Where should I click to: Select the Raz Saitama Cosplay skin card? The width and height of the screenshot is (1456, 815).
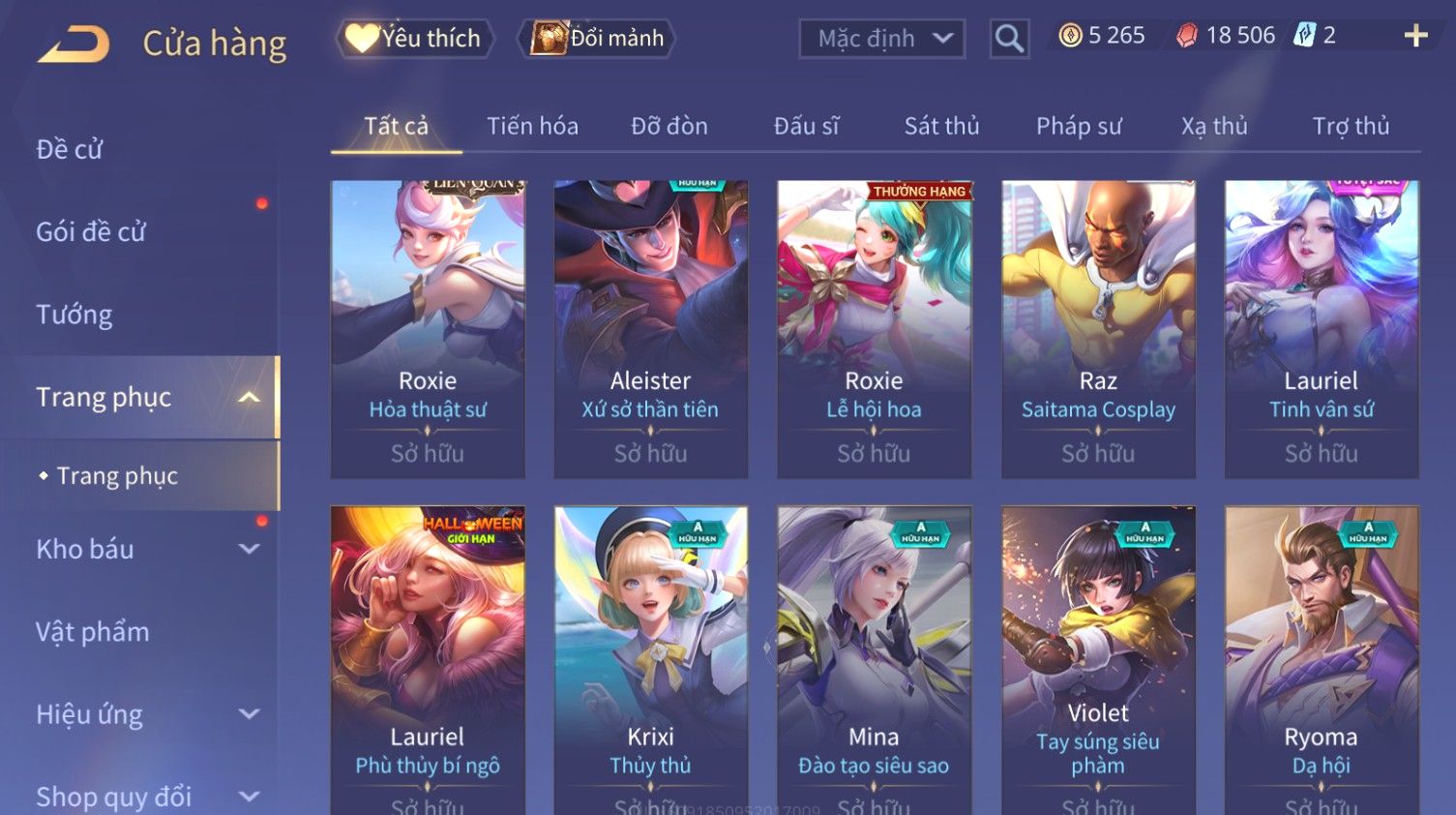[1098, 329]
